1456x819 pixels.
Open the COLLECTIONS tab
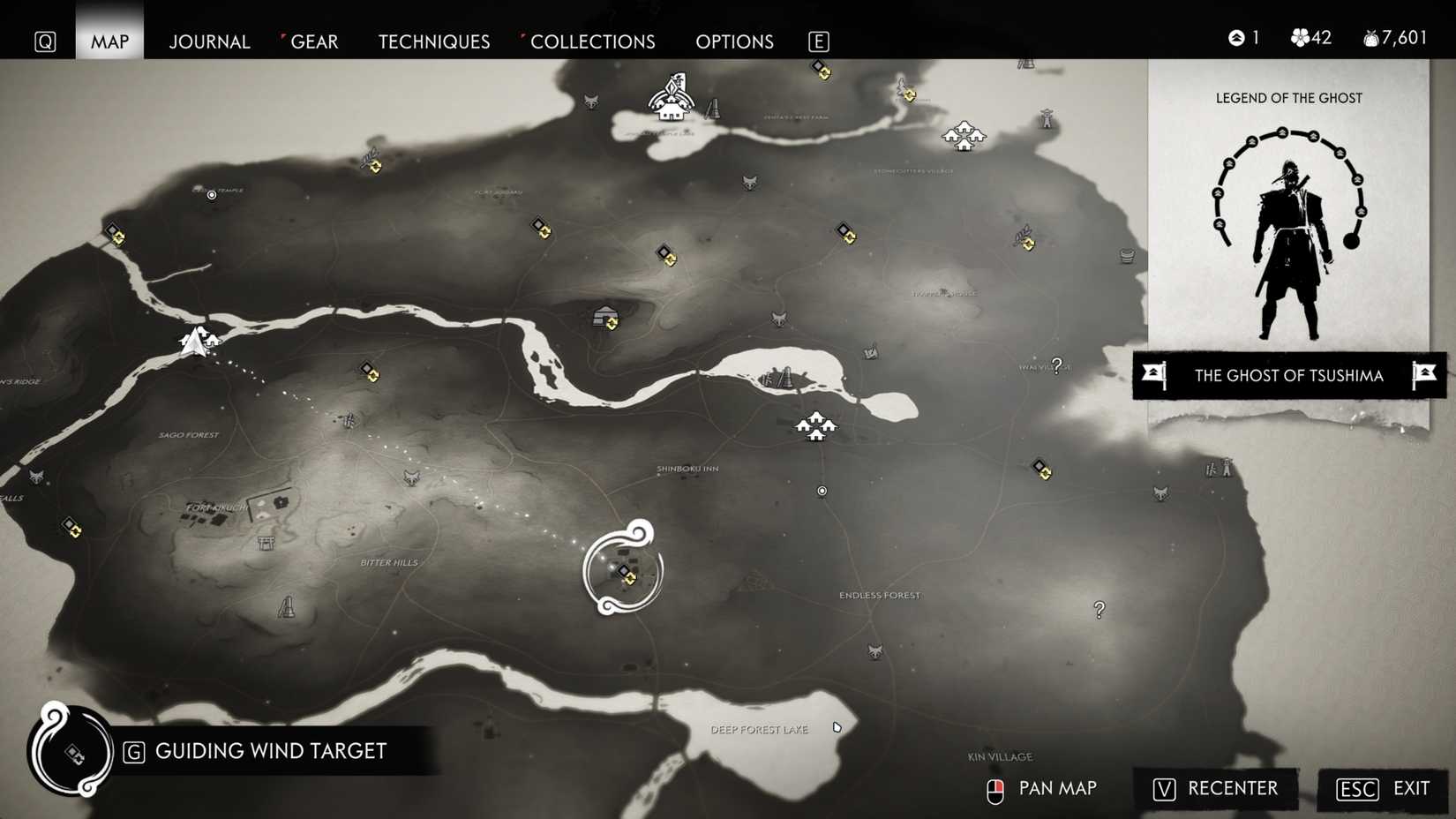click(593, 41)
